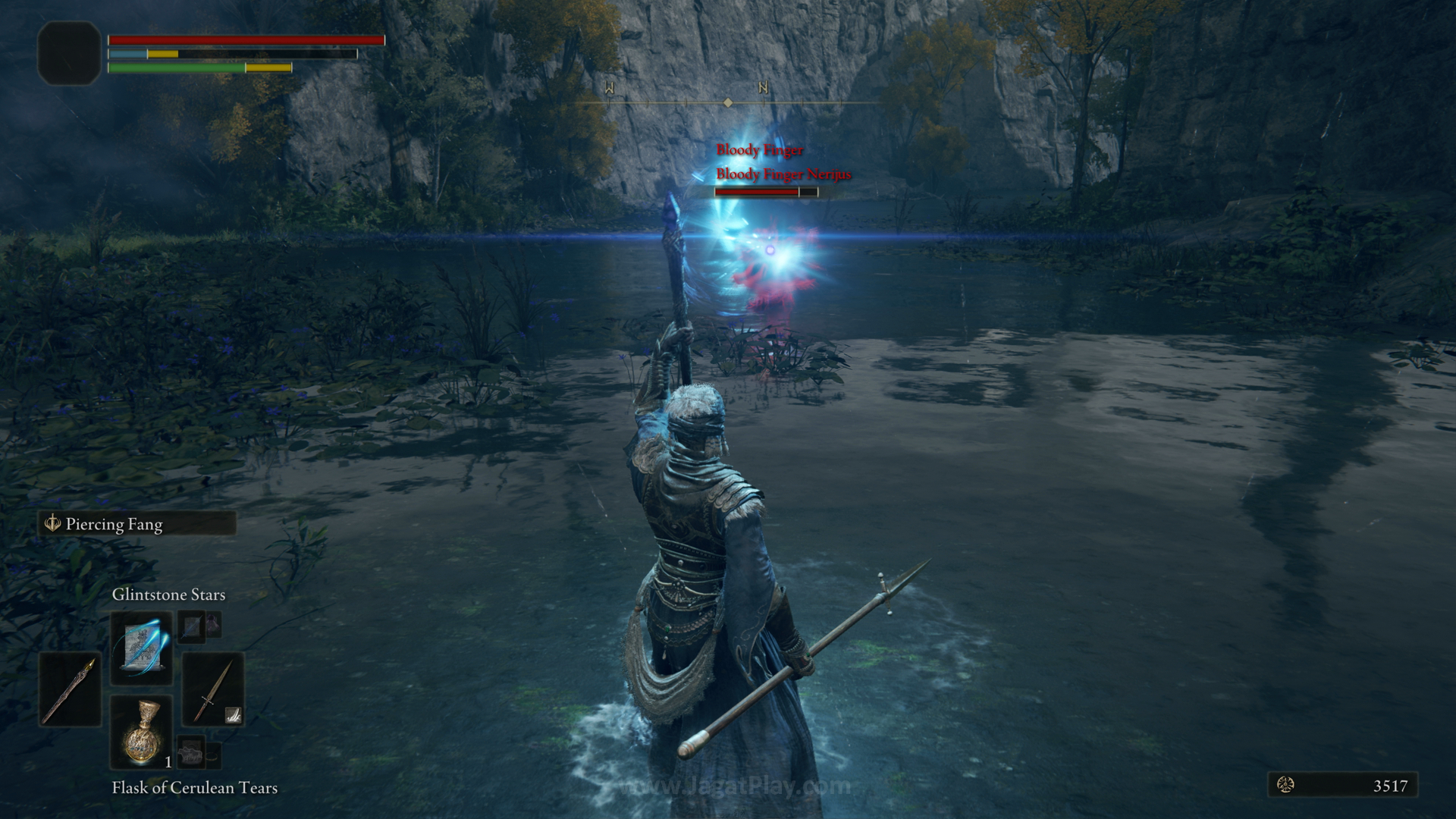1456x819 pixels.
Task: Select the Flask of Cerulean Tears slot
Action: [x=141, y=732]
